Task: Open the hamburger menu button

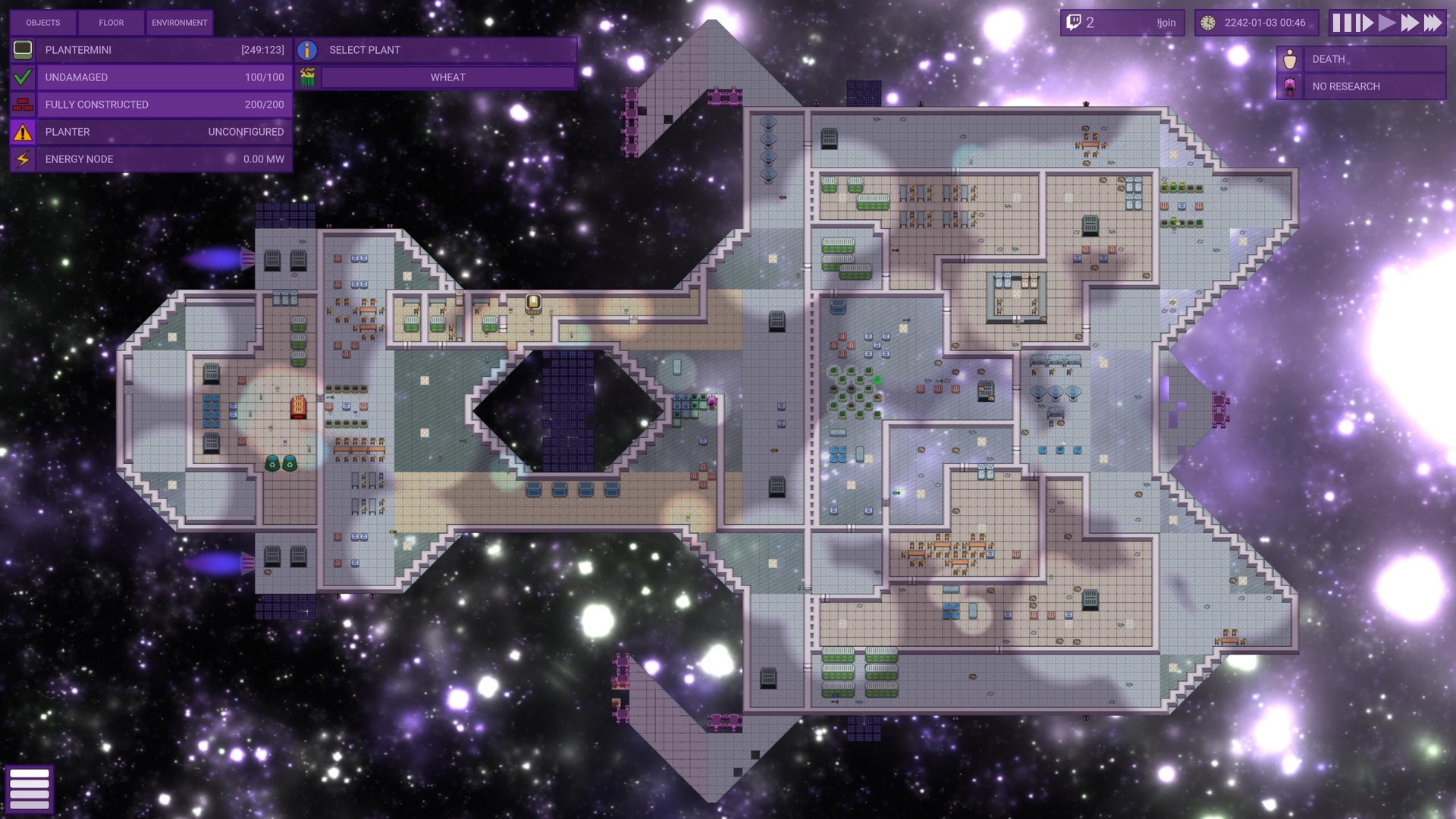Action: pos(30,789)
